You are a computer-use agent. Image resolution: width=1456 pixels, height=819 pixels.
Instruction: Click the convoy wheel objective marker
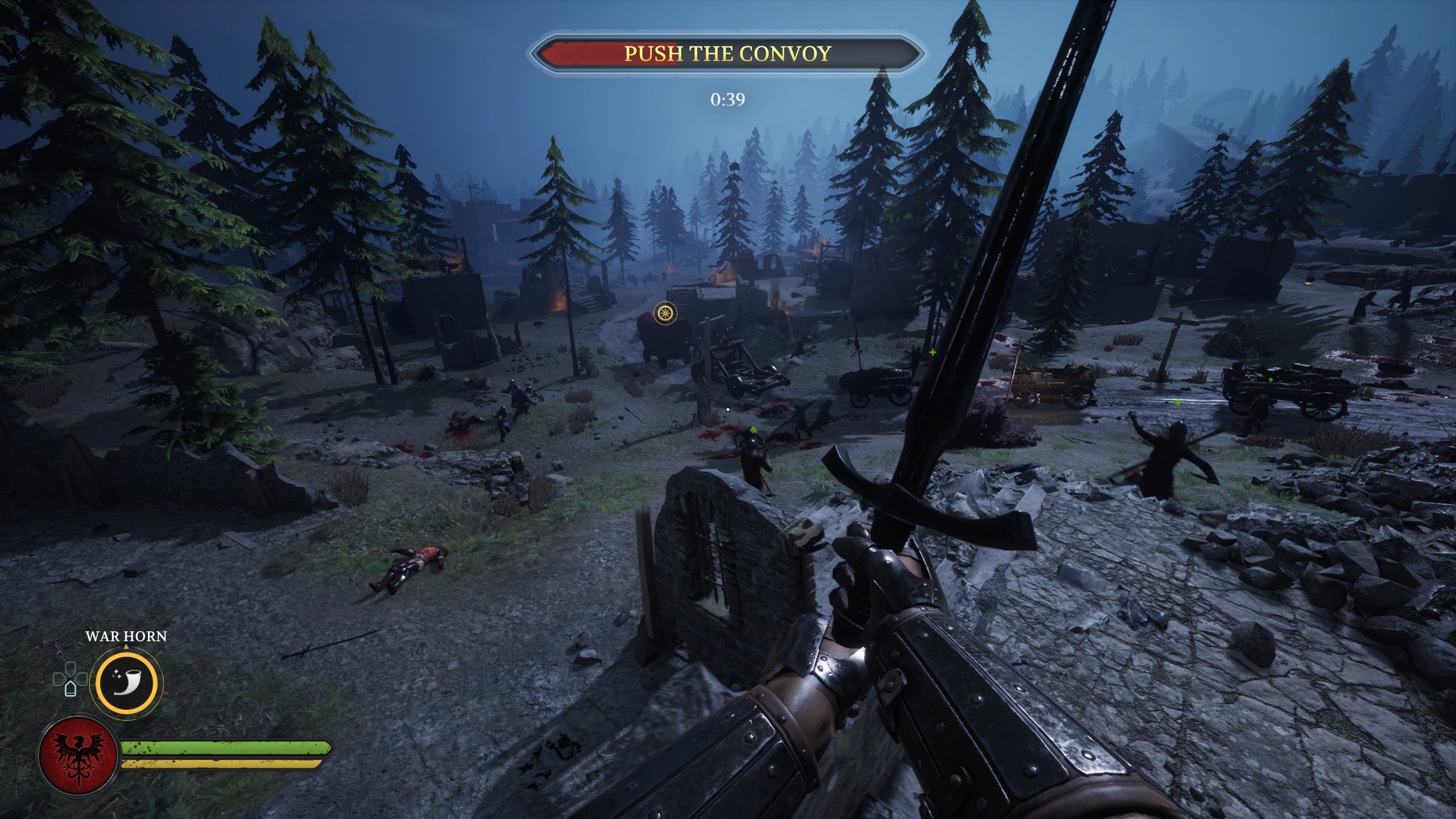point(664,312)
